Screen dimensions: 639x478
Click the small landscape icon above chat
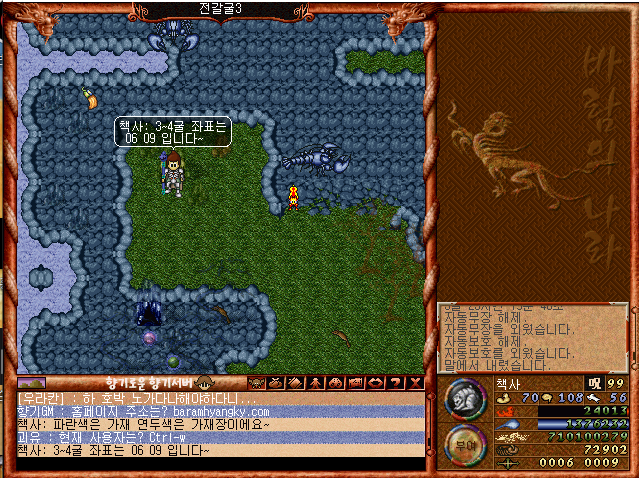pyautogui.click(x=32, y=383)
